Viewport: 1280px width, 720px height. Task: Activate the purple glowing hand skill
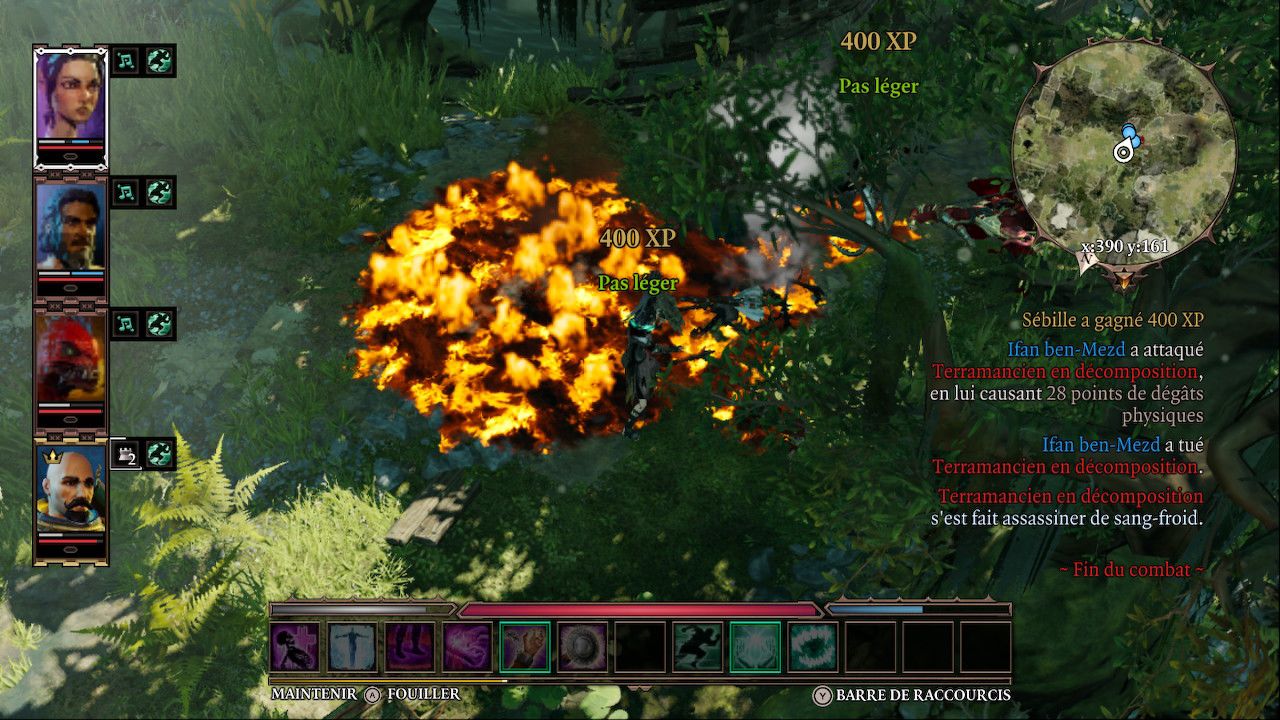(x=468, y=647)
